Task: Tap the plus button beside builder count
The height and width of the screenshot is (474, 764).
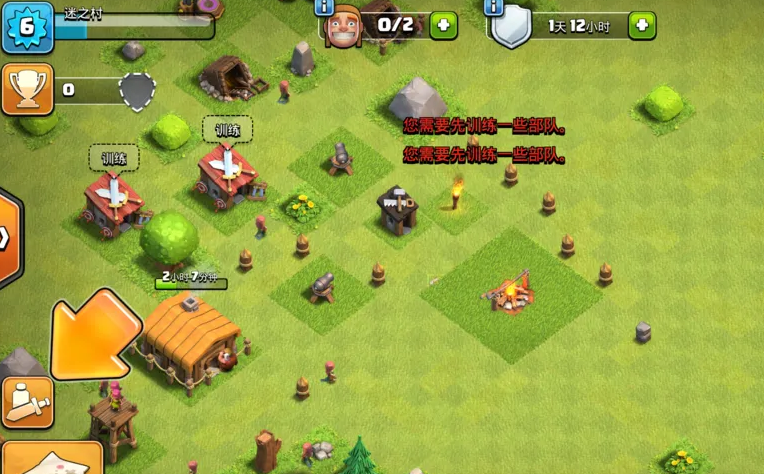Action: tap(443, 25)
